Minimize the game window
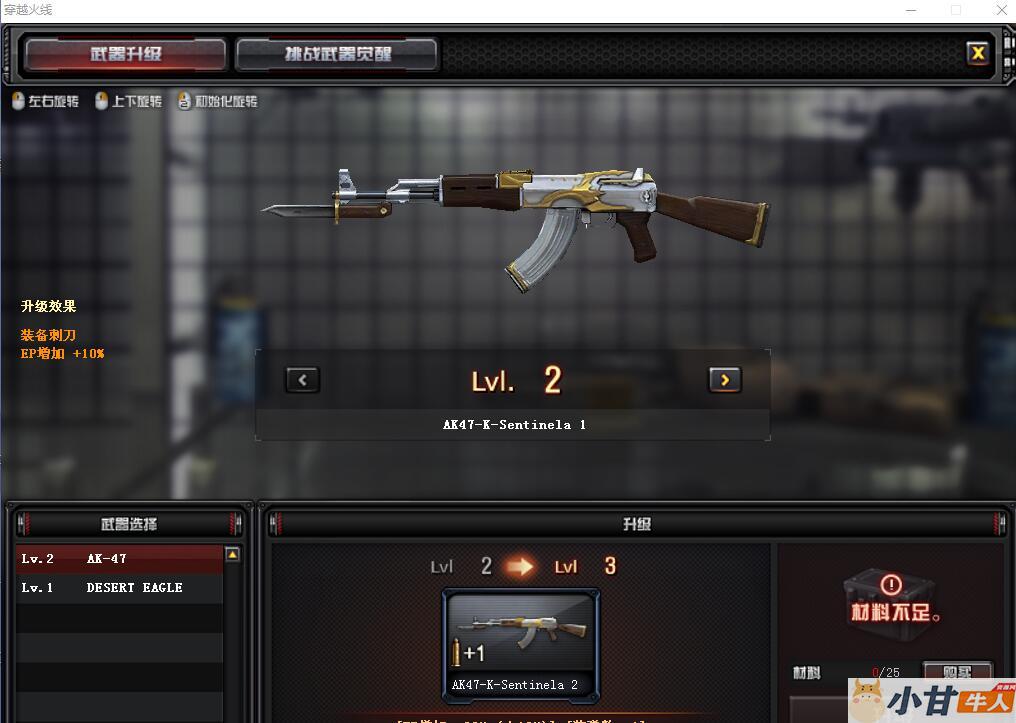 point(910,10)
